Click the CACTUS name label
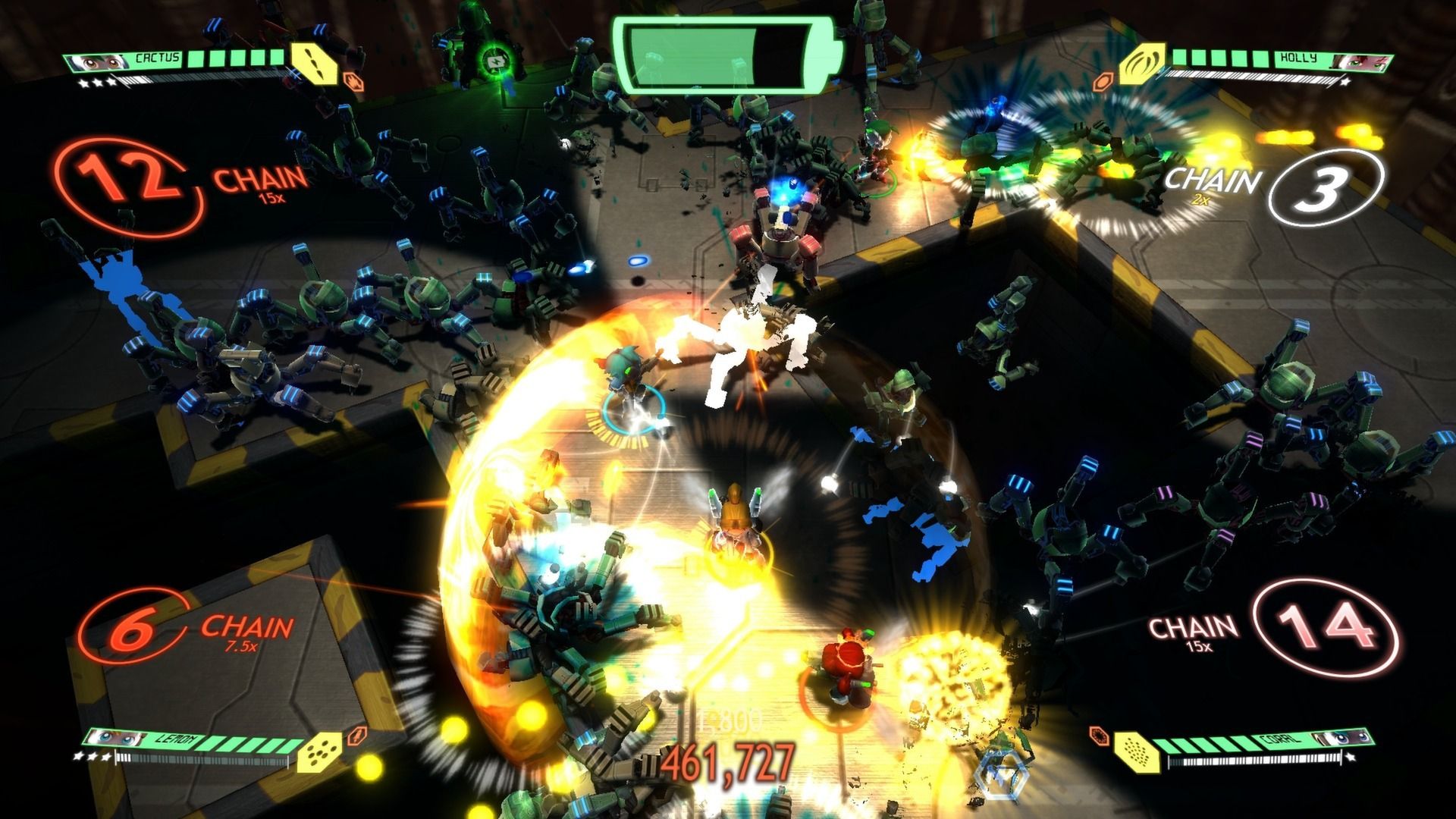The height and width of the screenshot is (819, 1456). pos(157,58)
